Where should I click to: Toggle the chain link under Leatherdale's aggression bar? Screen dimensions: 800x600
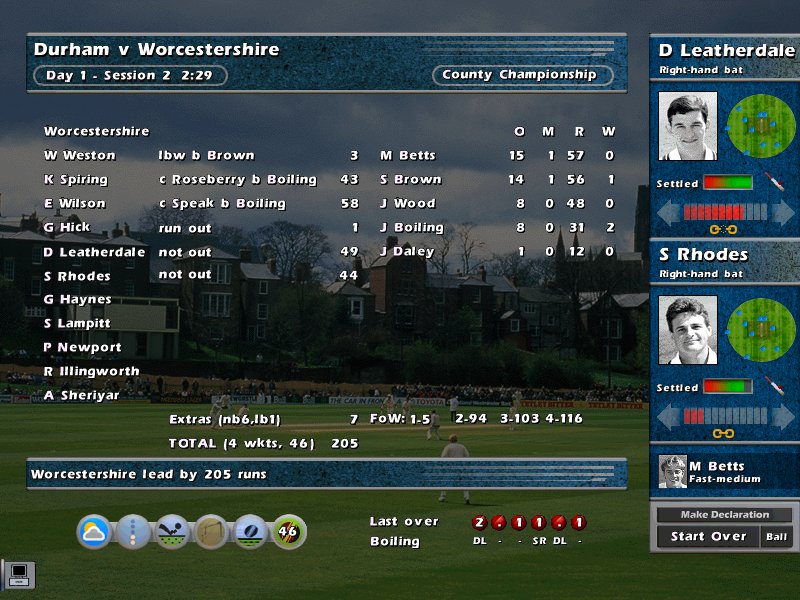(x=723, y=231)
